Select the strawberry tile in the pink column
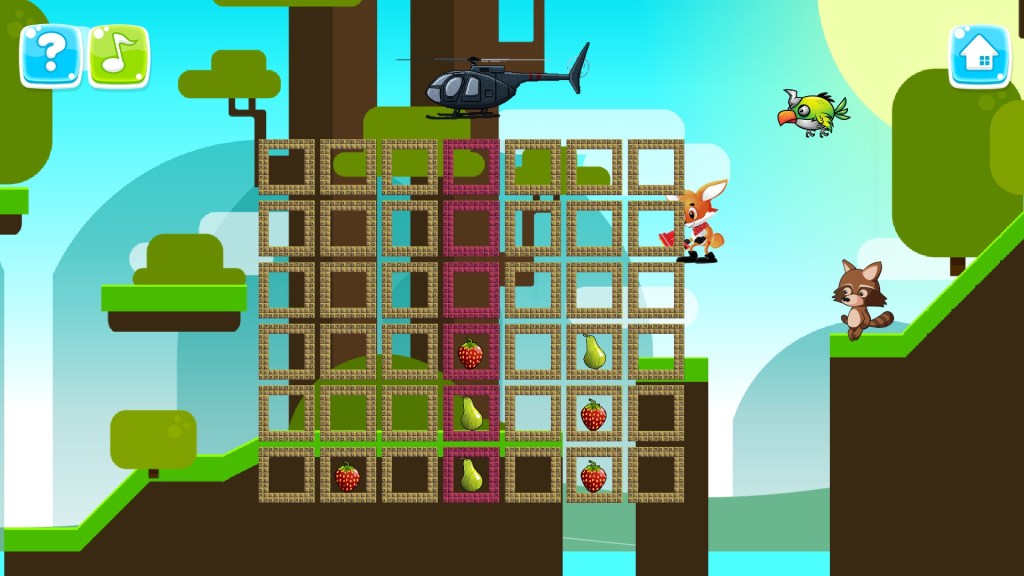1024x576 pixels. (x=470, y=353)
